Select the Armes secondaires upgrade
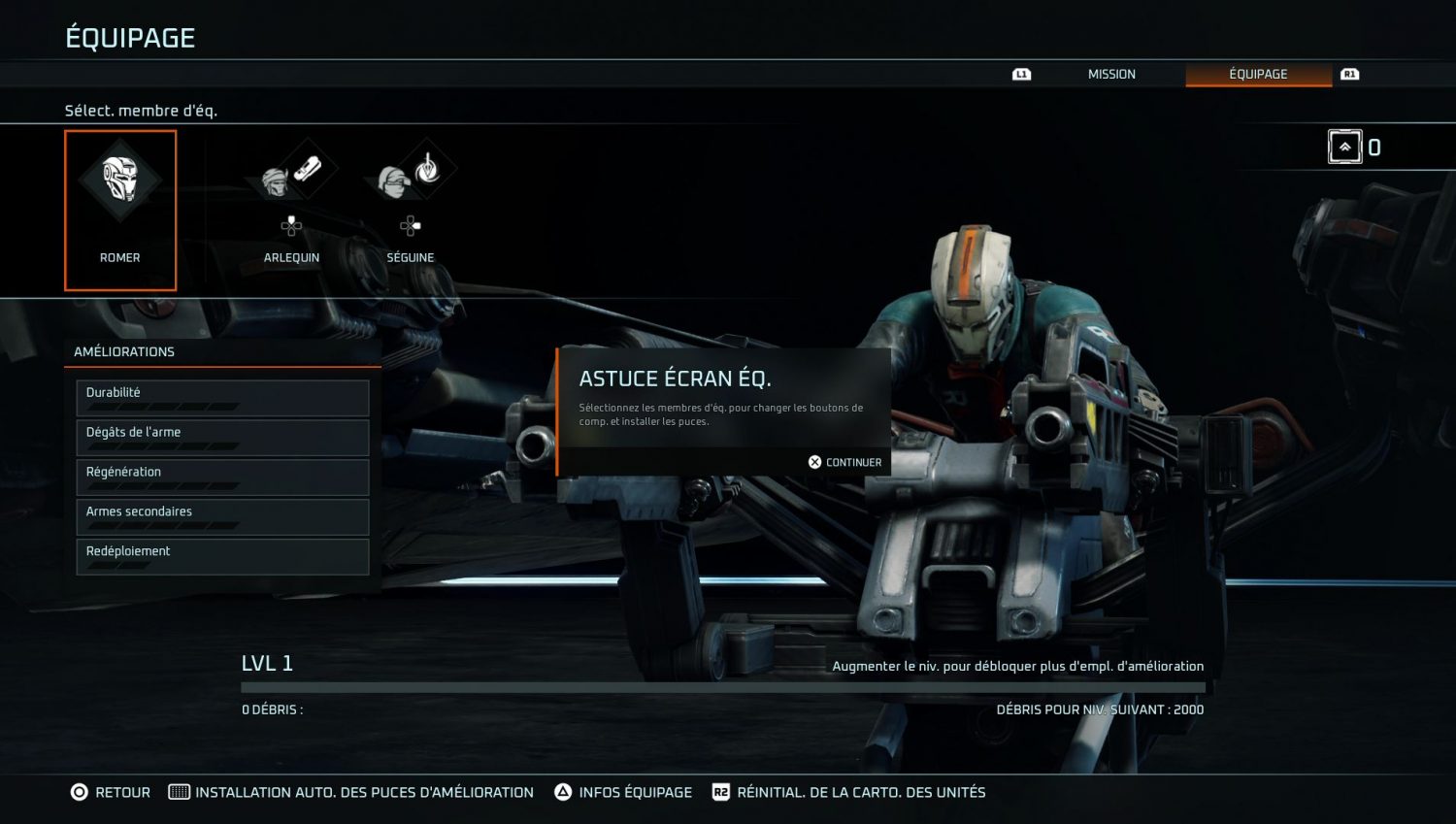 click(x=222, y=517)
